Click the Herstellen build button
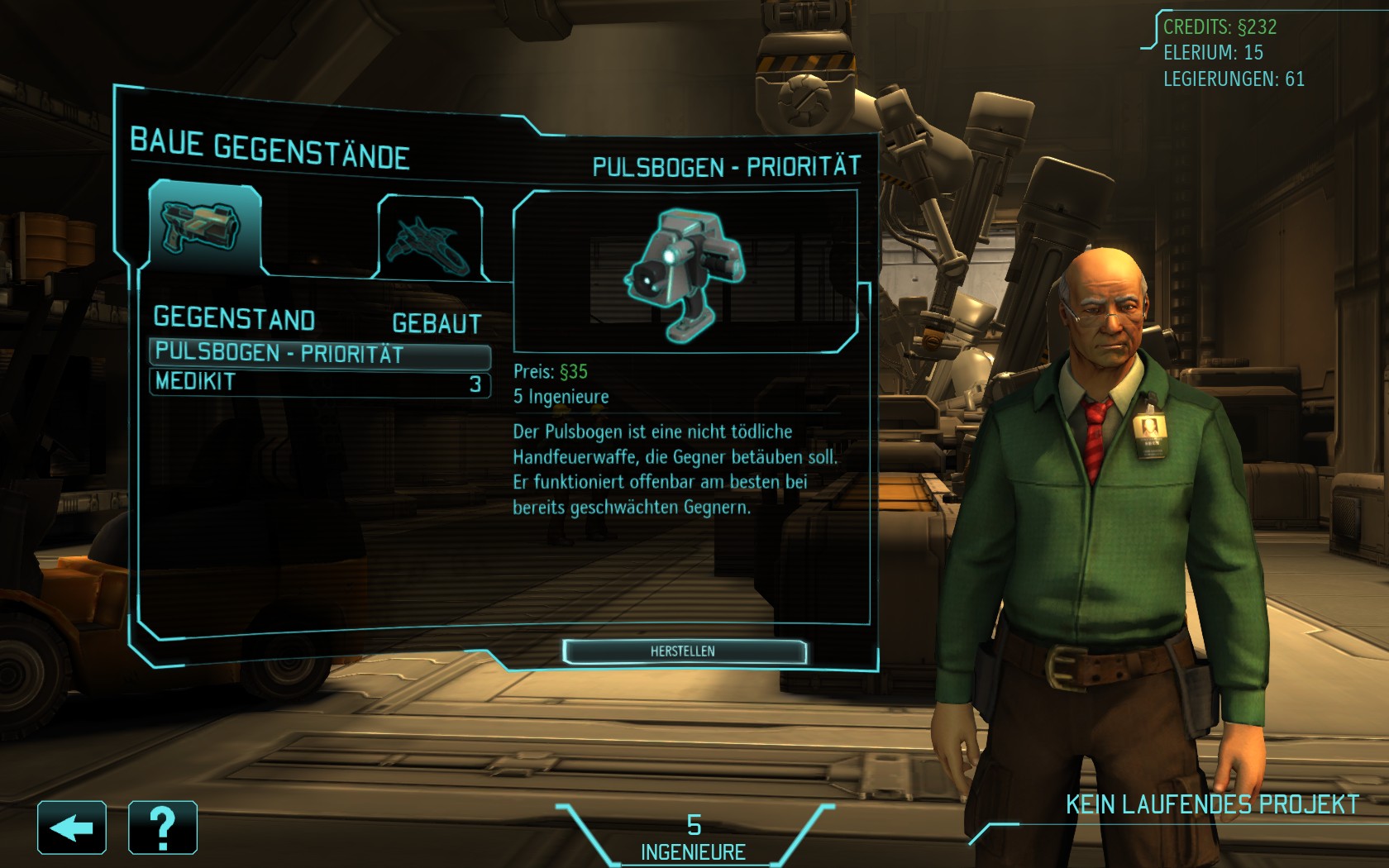 684,651
